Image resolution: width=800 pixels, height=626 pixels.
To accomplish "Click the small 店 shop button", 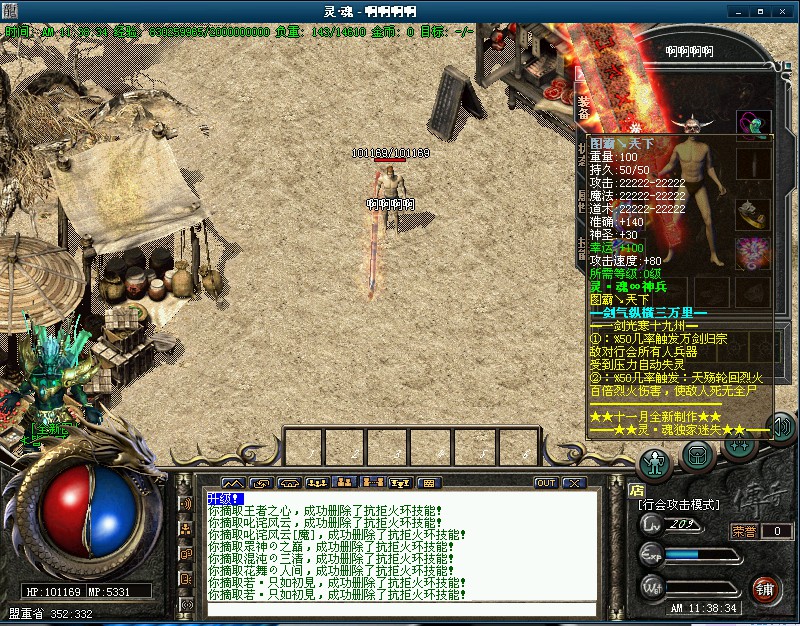I will point(637,490).
